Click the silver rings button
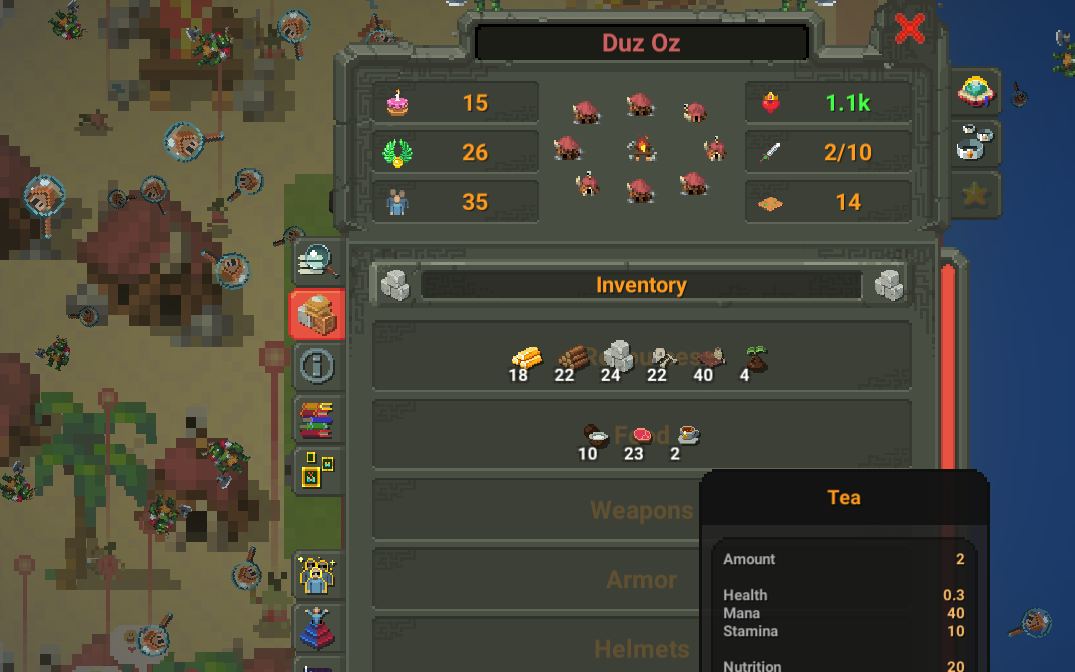 pyautogui.click(x=975, y=143)
